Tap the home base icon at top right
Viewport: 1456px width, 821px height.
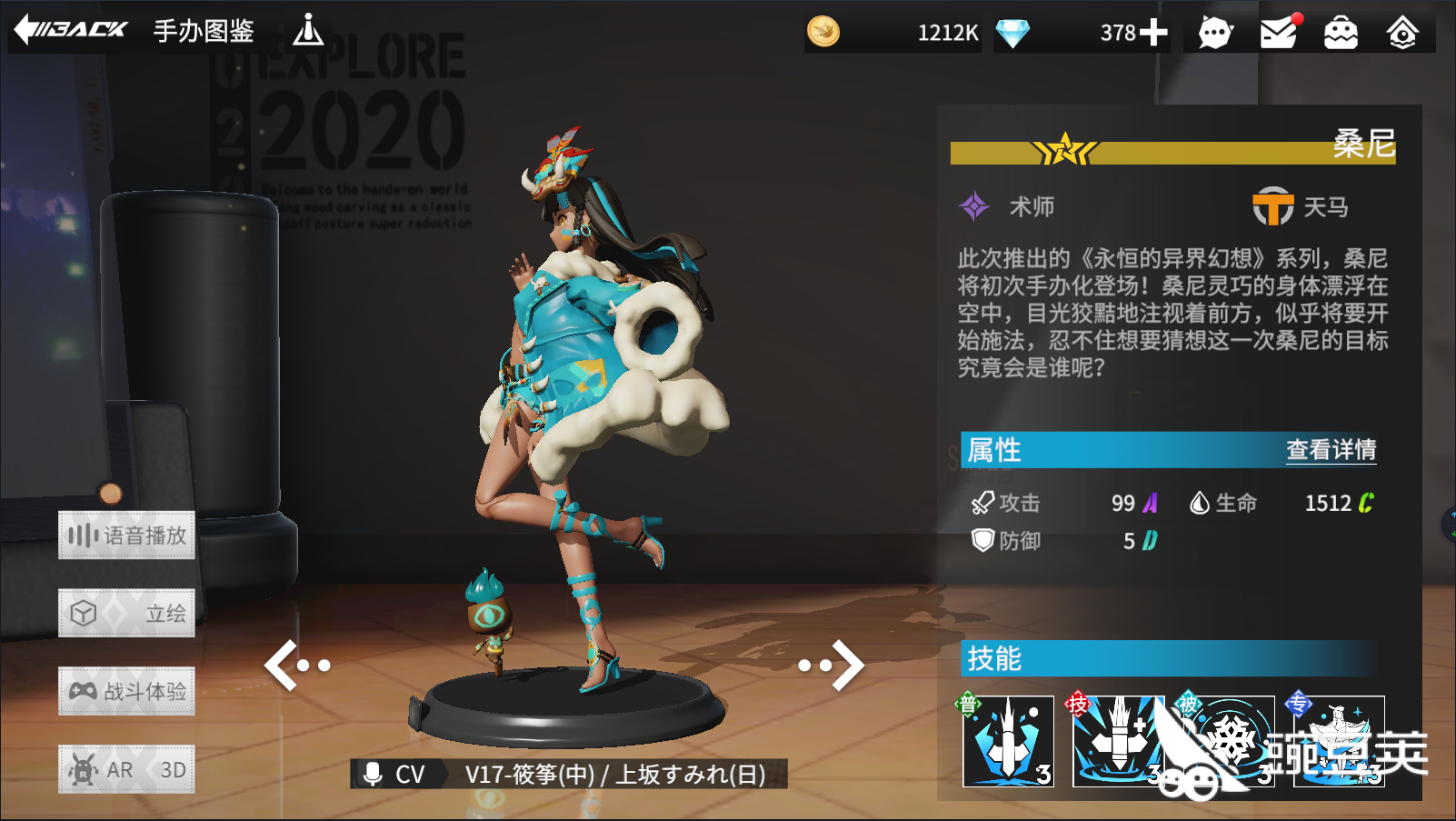pyautogui.click(x=1402, y=31)
